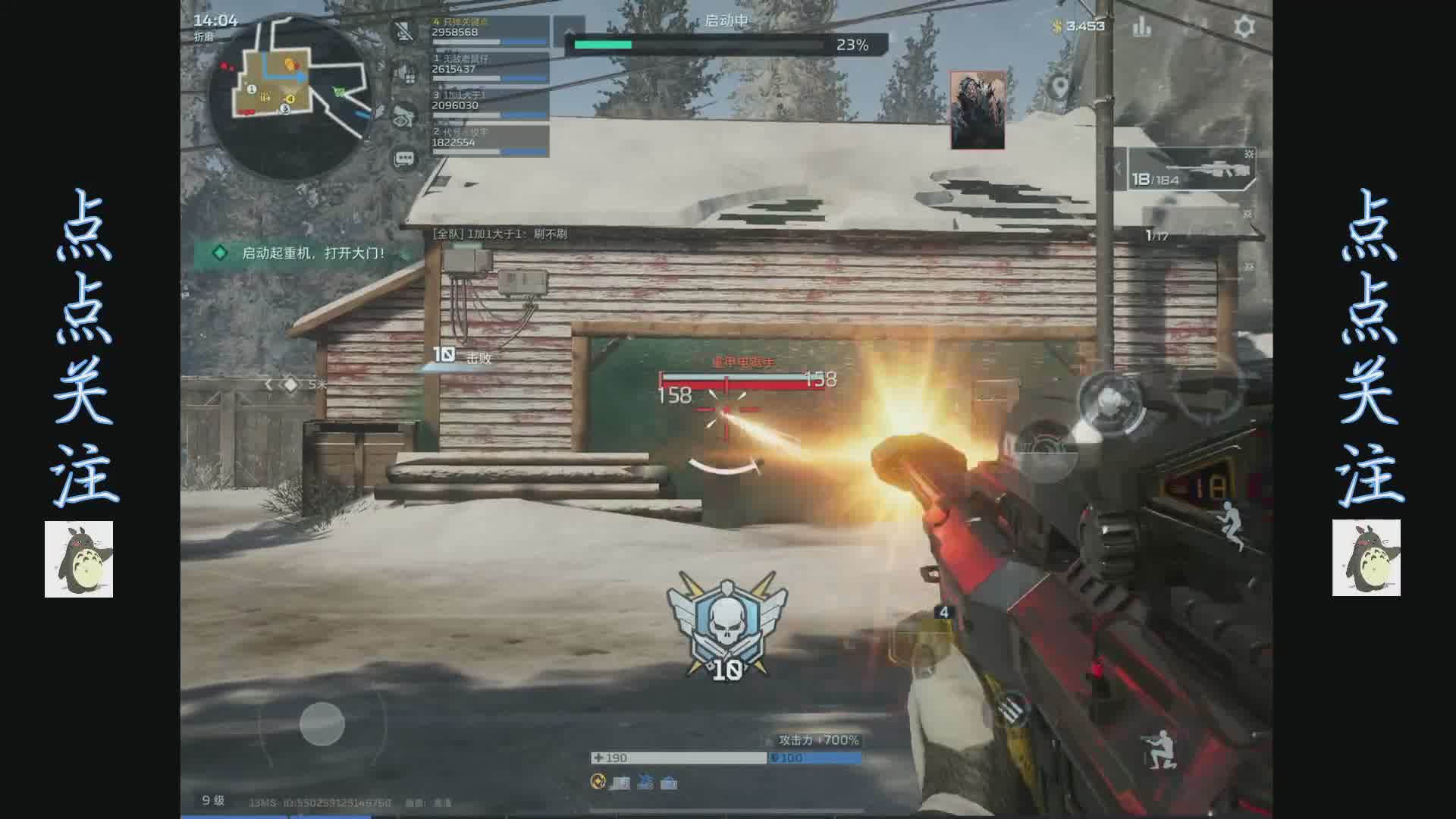1456x819 pixels.
Task: Open the settings gear
Action: (x=1244, y=27)
